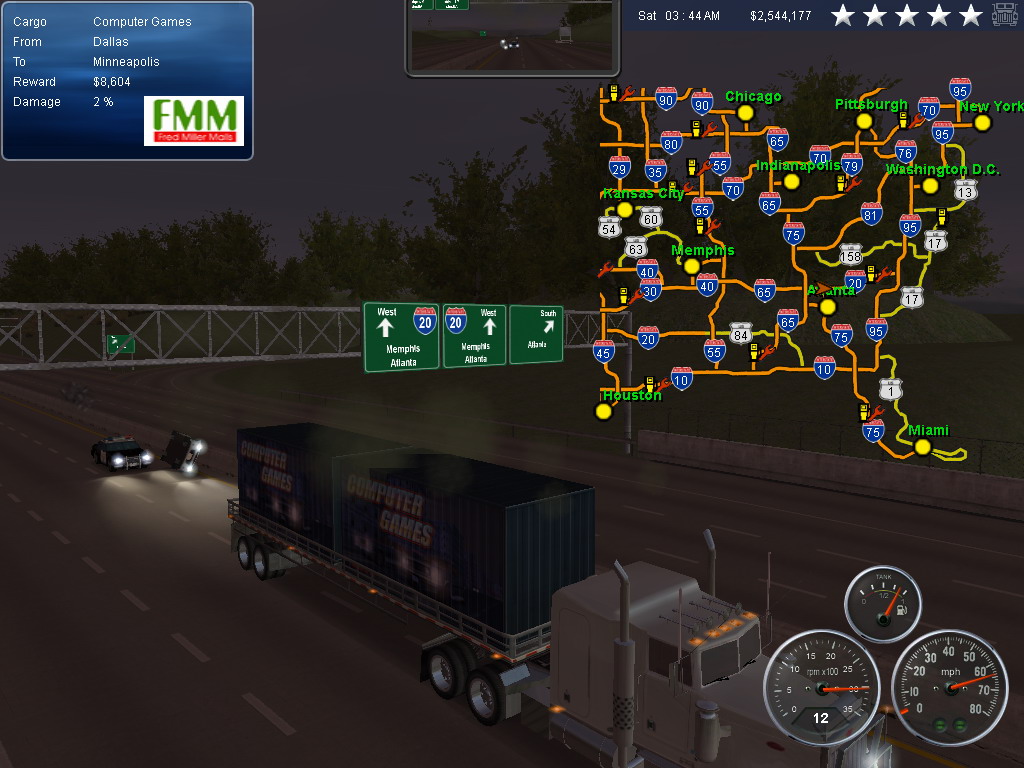This screenshot has height=768, width=1024.
Task: Select the Houston city marker
Action: (603, 411)
